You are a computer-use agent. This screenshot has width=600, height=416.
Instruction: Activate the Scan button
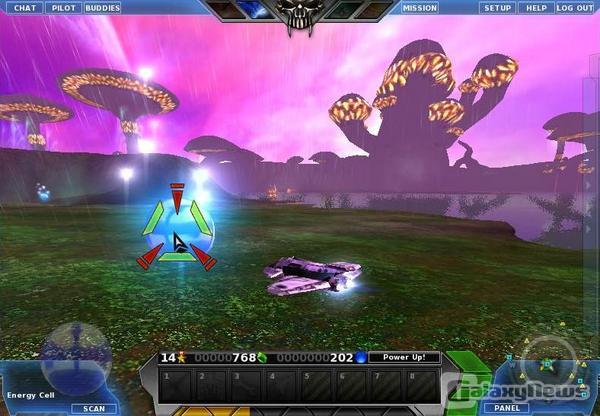94,408
